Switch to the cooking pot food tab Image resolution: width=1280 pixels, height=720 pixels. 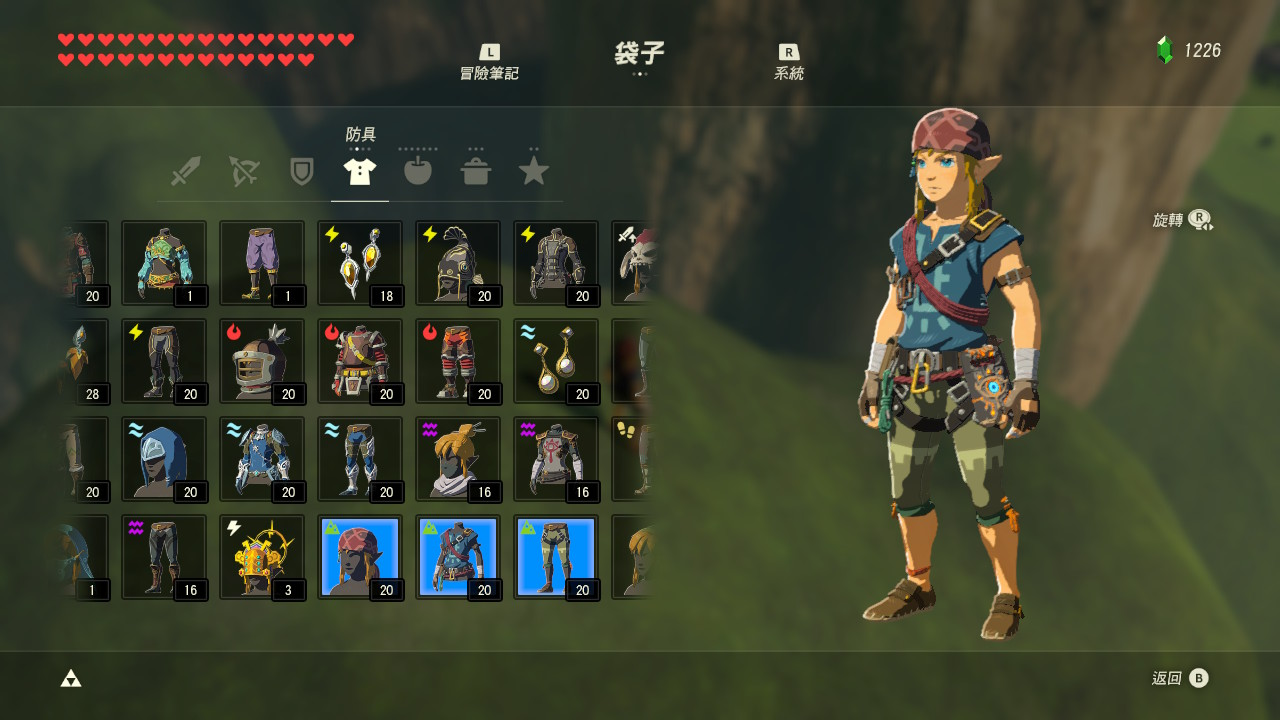pos(476,171)
